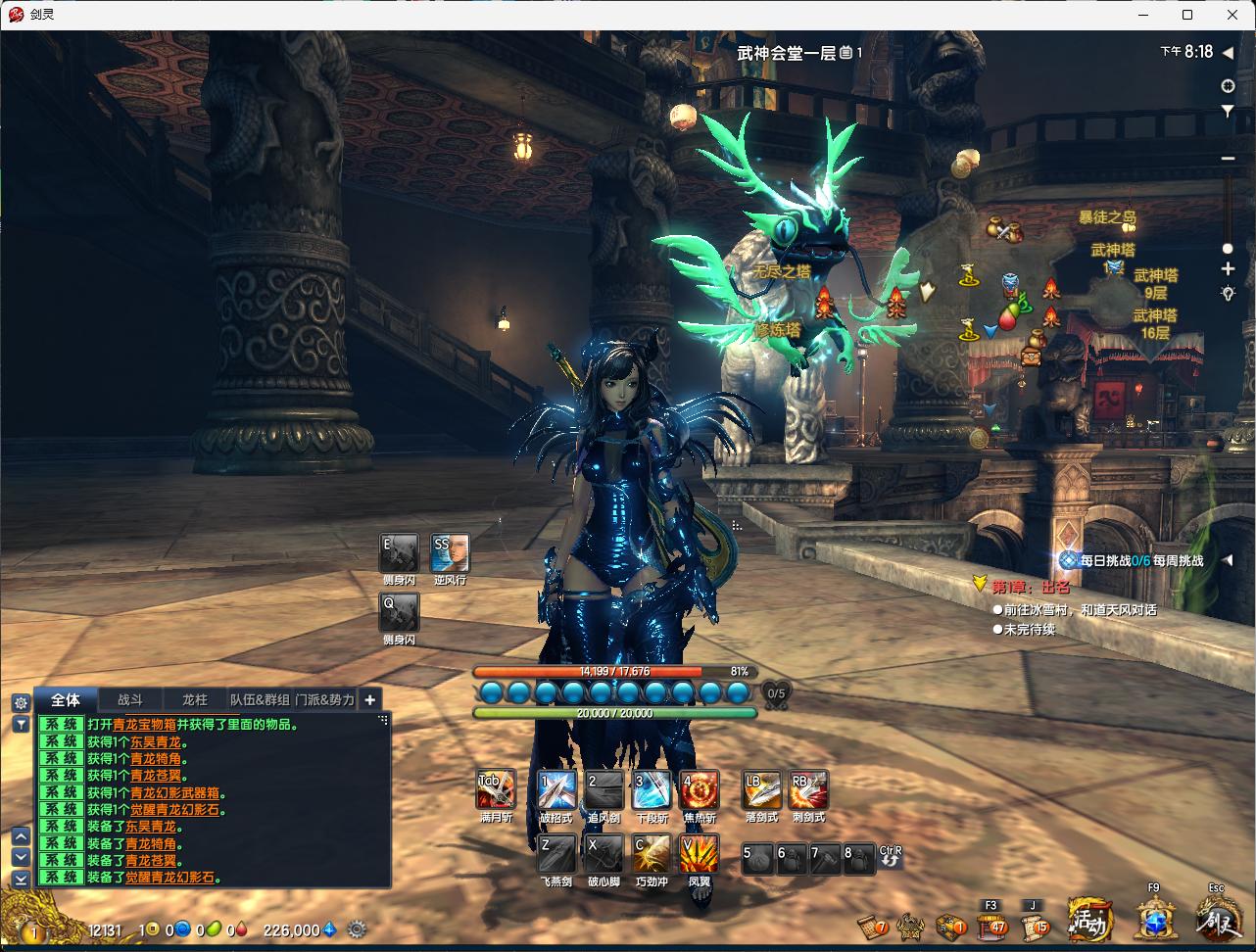The image size is (1256, 952).
Task: Trigger the 焦热斩 fire skill
Action: coord(699,789)
